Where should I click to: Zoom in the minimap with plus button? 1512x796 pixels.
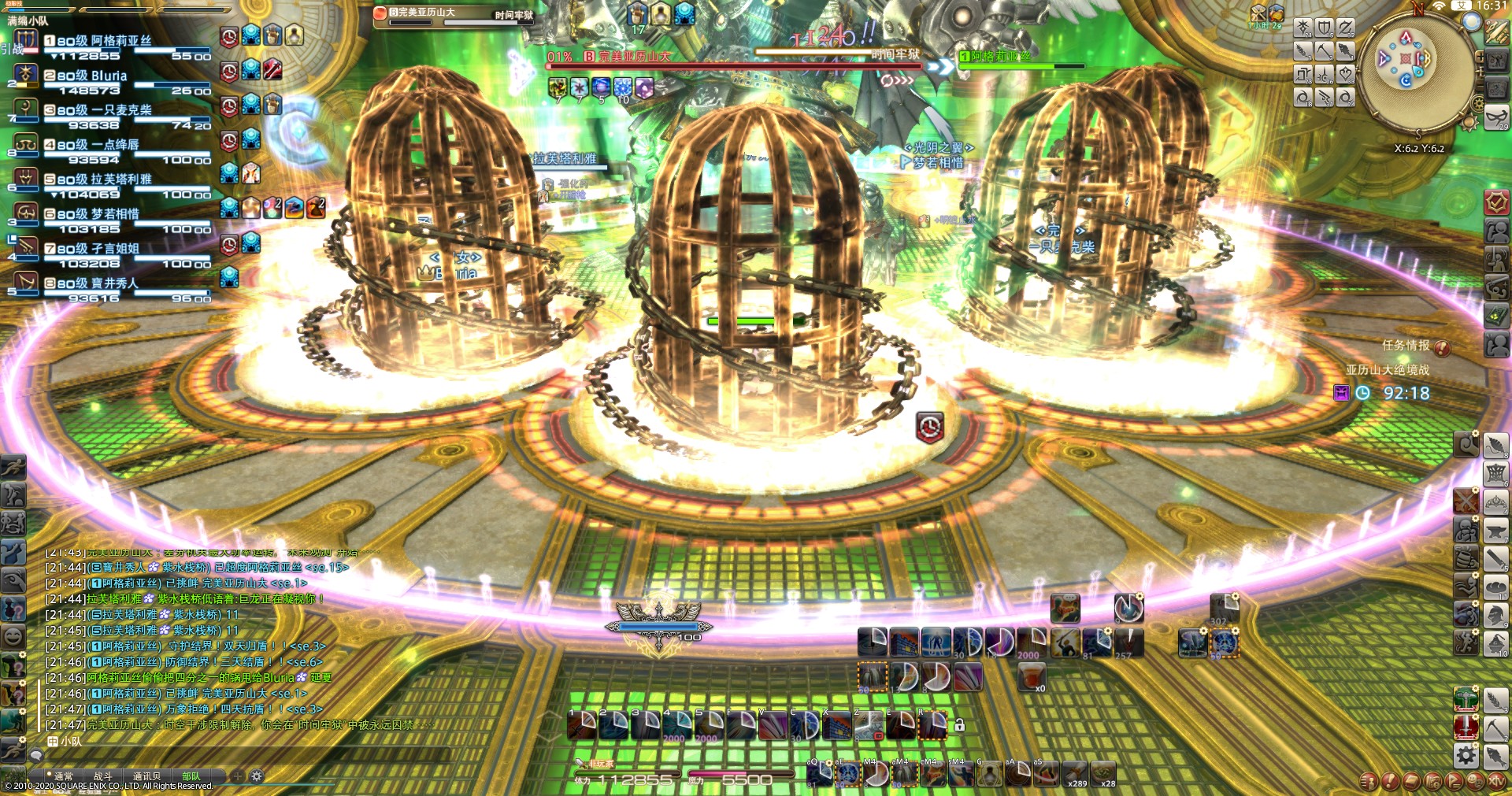(1480, 57)
